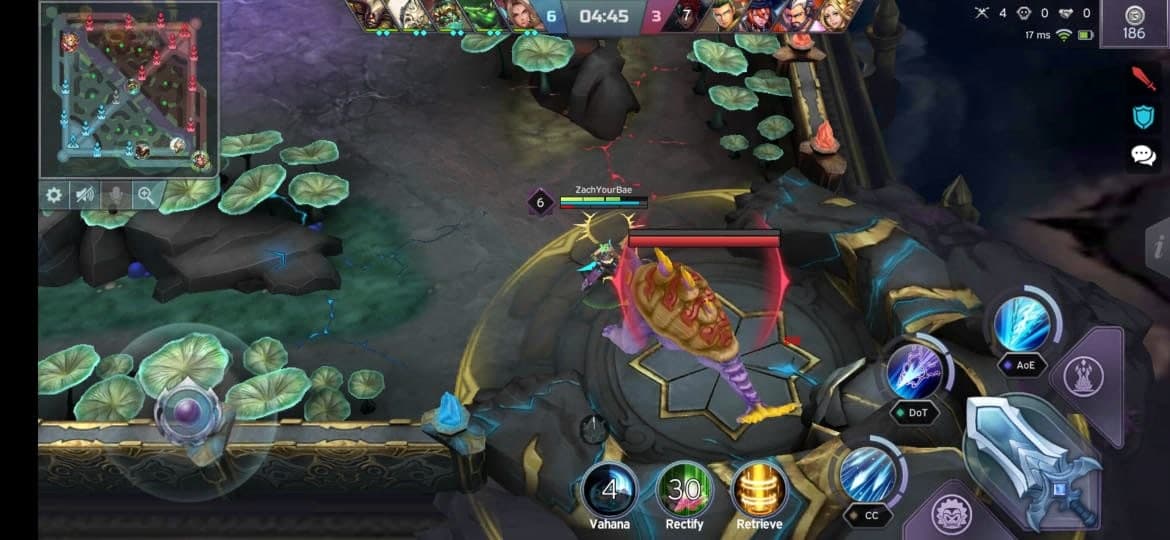Toggle the microphone voice chat icon
This screenshot has height=540, width=1170.
click(x=115, y=196)
